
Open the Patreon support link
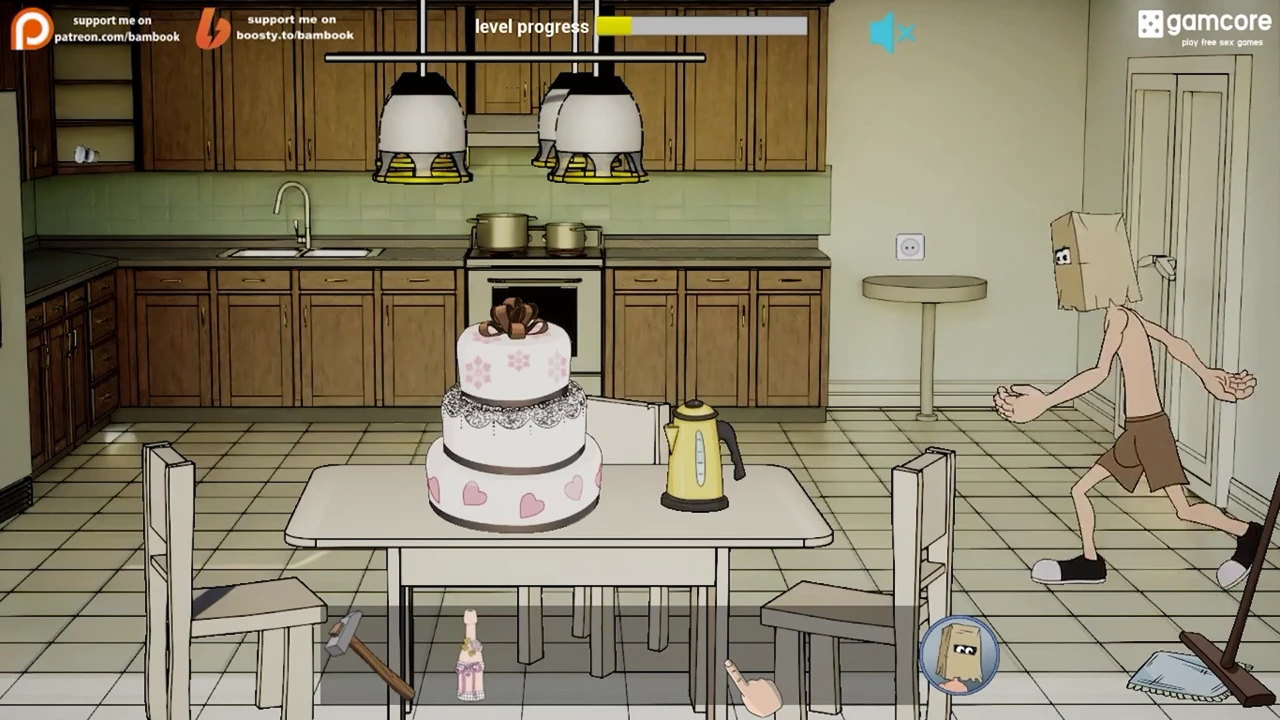(96, 28)
